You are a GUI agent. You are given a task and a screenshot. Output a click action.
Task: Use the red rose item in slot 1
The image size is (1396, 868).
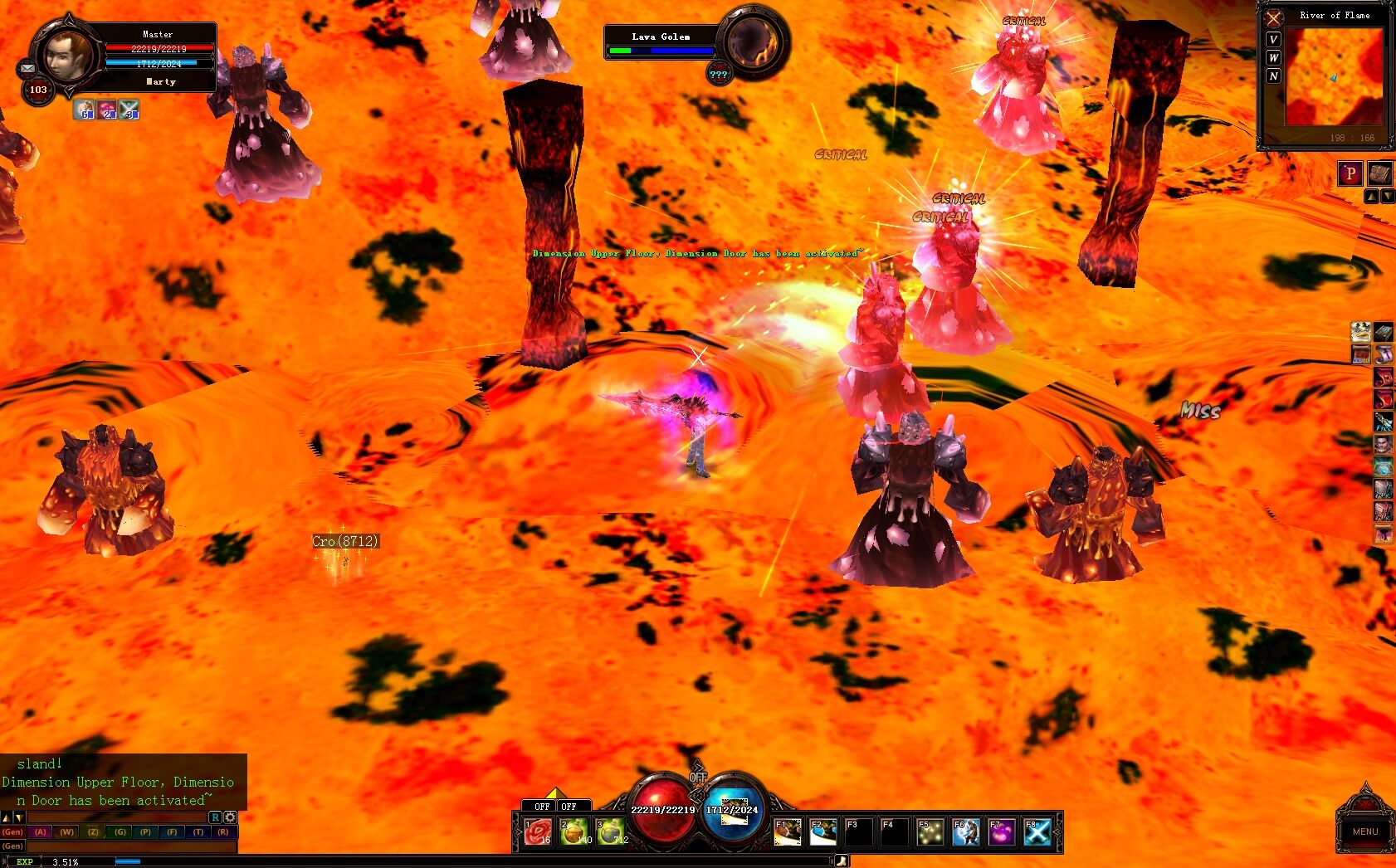pyautogui.click(x=538, y=831)
